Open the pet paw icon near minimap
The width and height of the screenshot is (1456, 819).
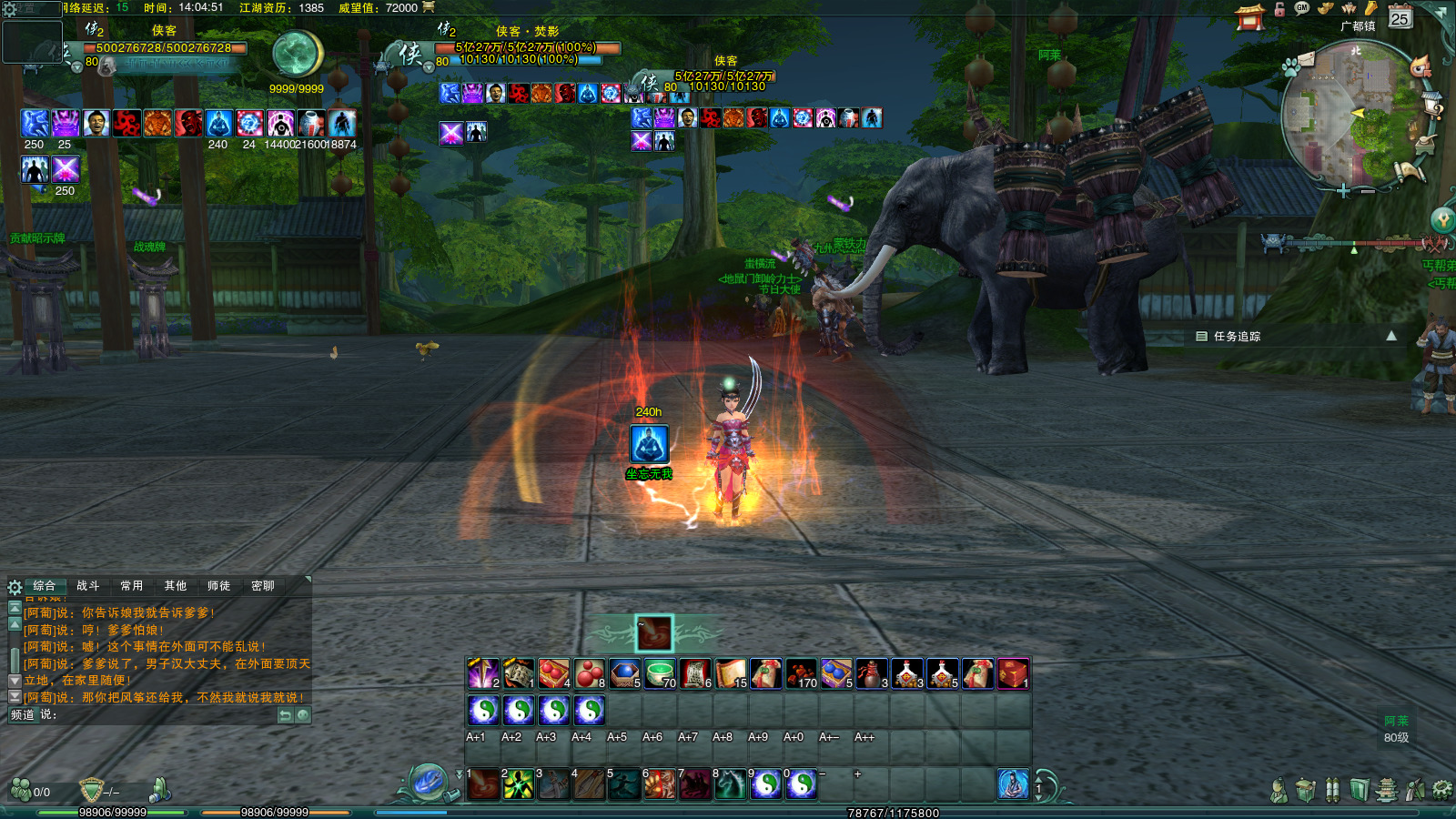click(x=1290, y=66)
